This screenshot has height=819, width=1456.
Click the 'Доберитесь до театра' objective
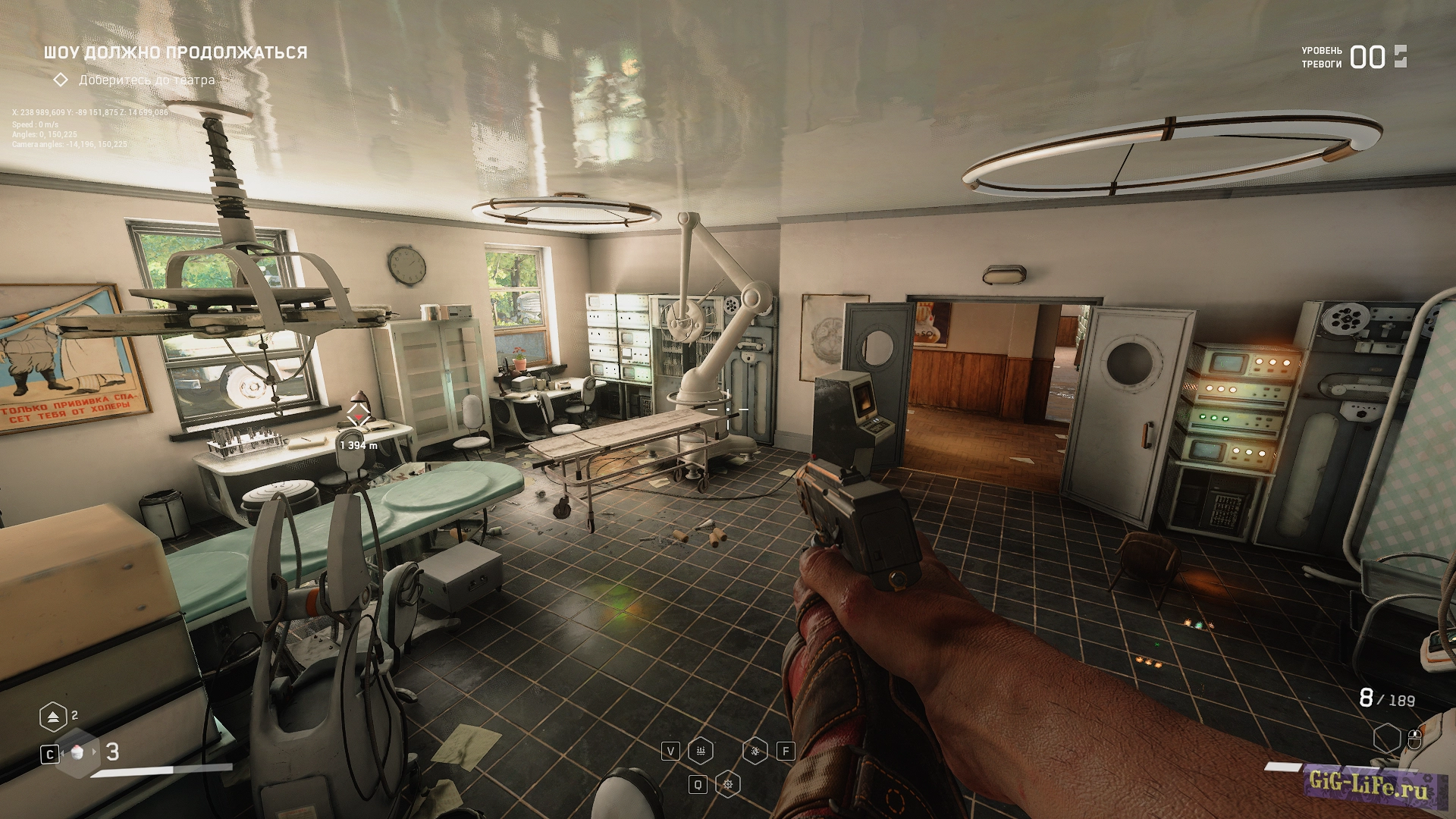click(x=146, y=80)
